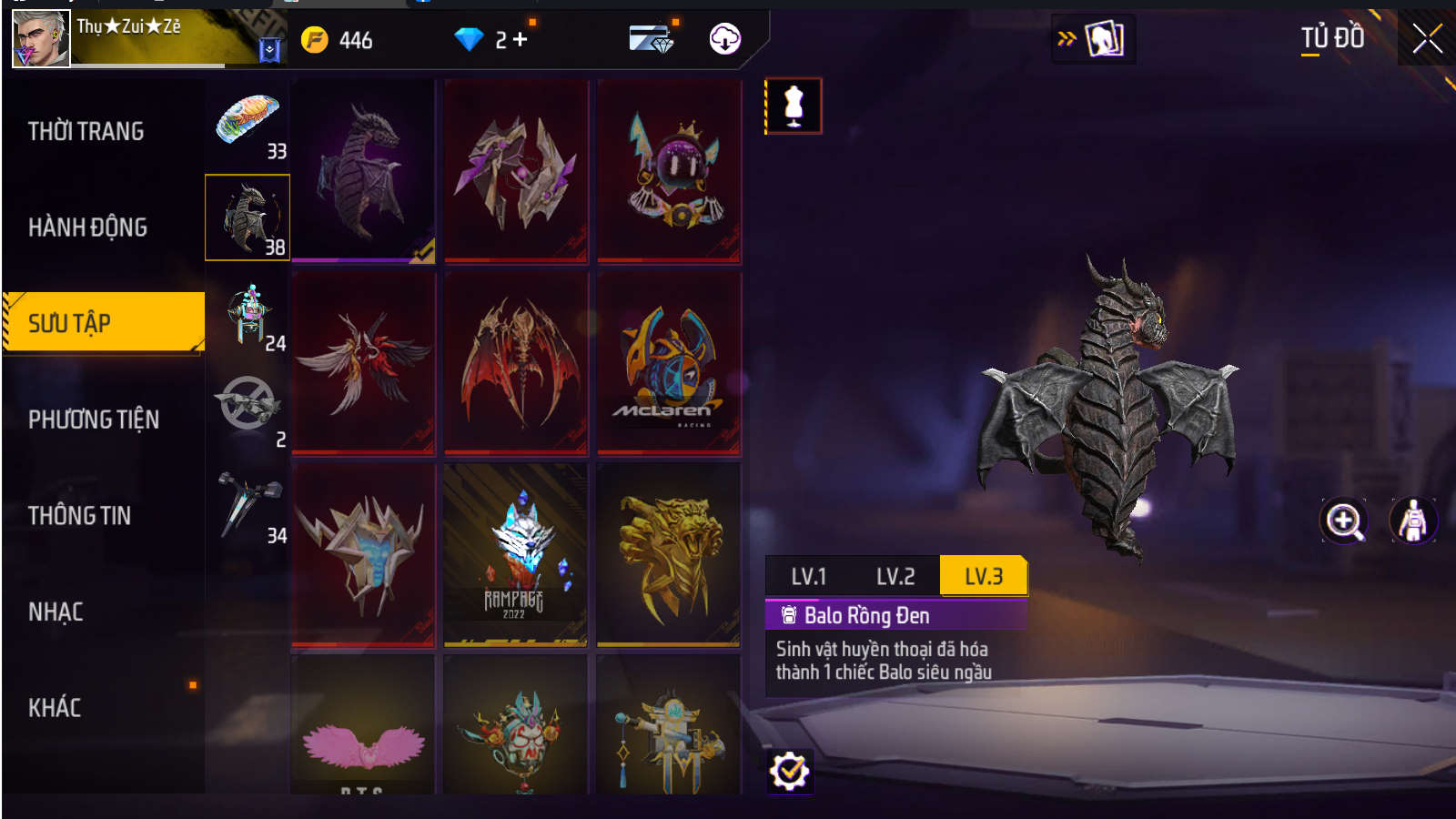The height and width of the screenshot is (819, 1456).
Task: Toggle character preview with backpack icon
Action: [x=1412, y=521]
